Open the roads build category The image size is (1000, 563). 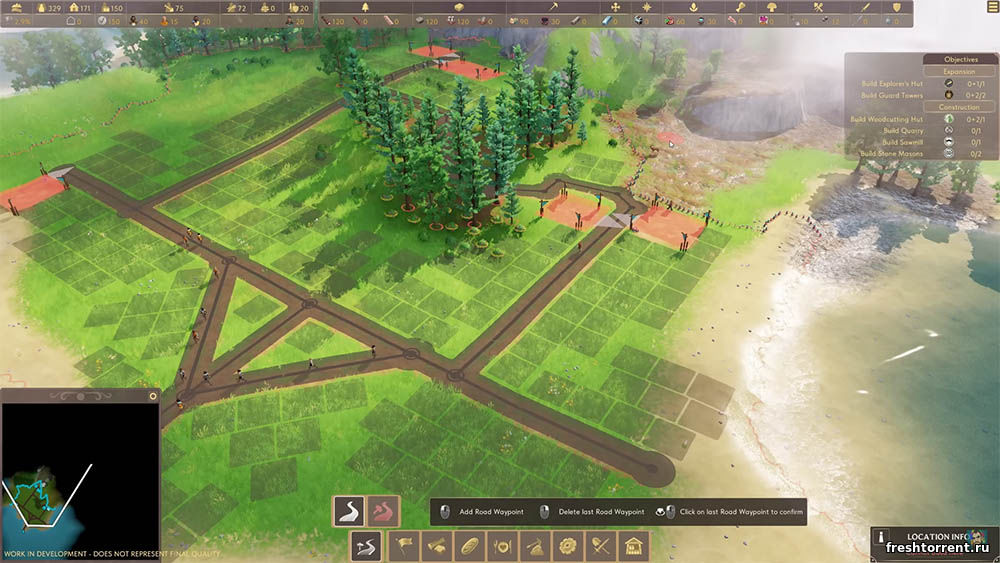tap(367, 546)
